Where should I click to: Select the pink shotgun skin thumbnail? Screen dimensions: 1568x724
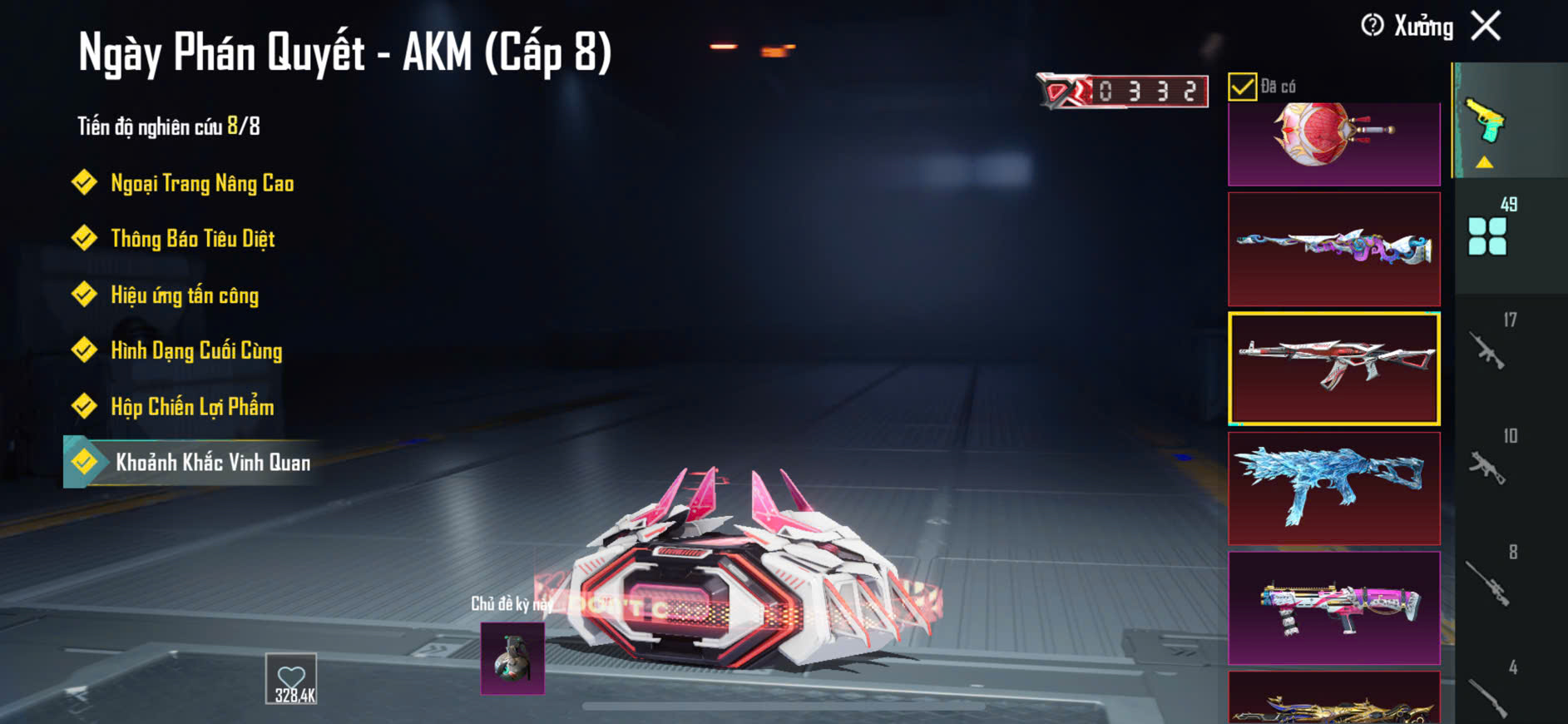tap(1333, 608)
